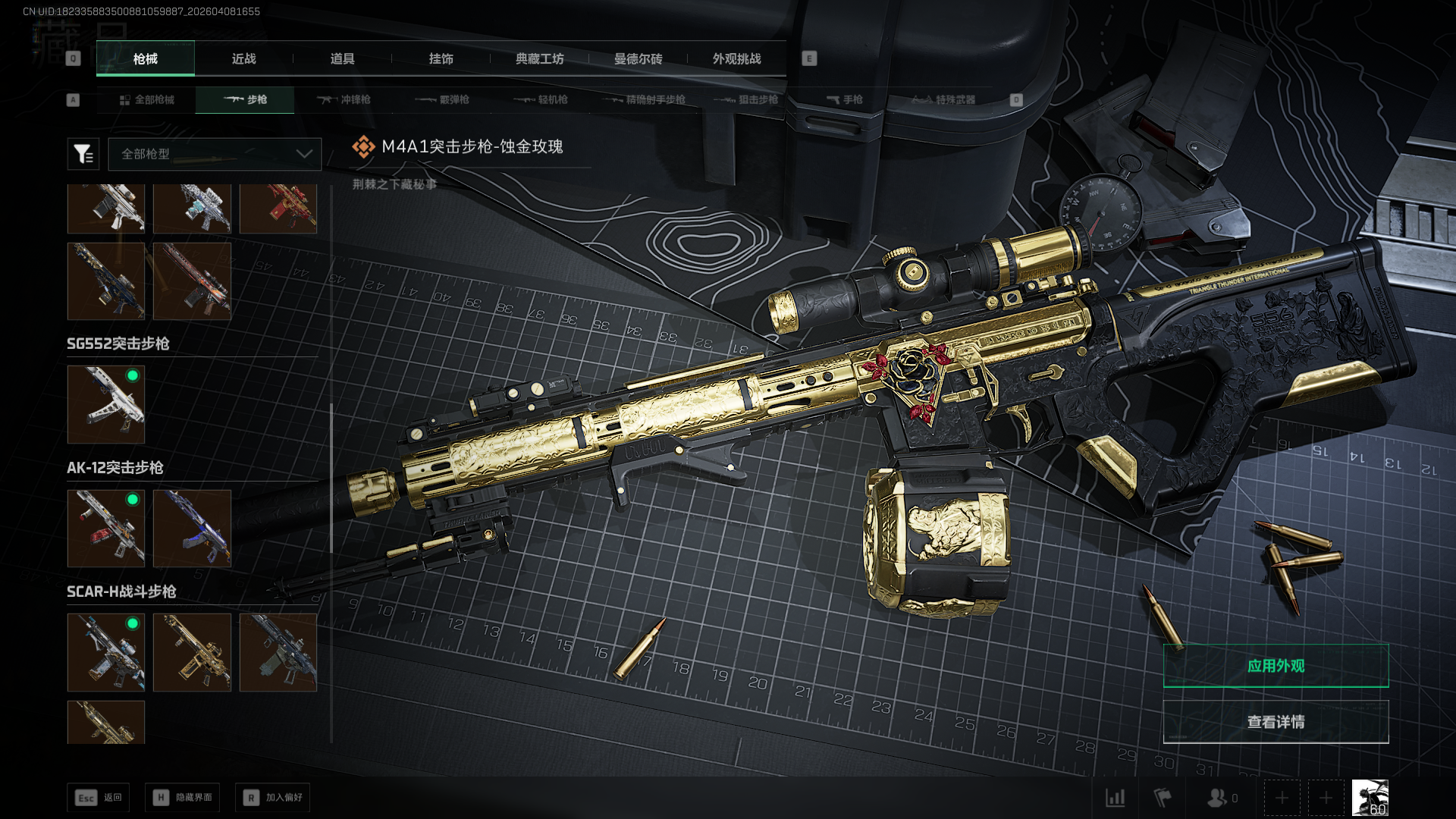The height and width of the screenshot is (819, 1456).
Task: Expand the 全部枪型 weapon type dropdown
Action: pyautogui.click(x=215, y=154)
